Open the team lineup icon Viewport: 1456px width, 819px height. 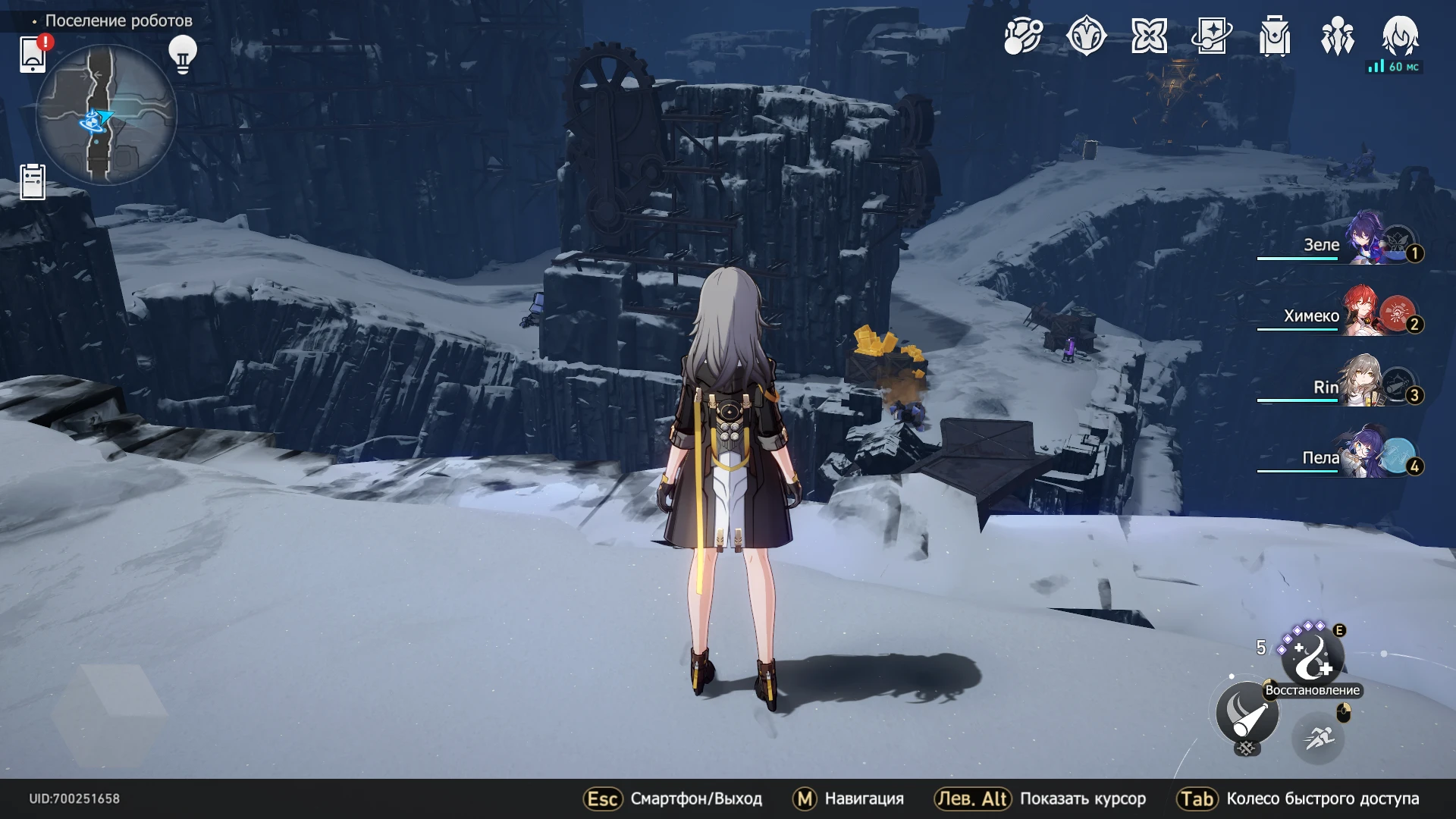pos(1338,36)
